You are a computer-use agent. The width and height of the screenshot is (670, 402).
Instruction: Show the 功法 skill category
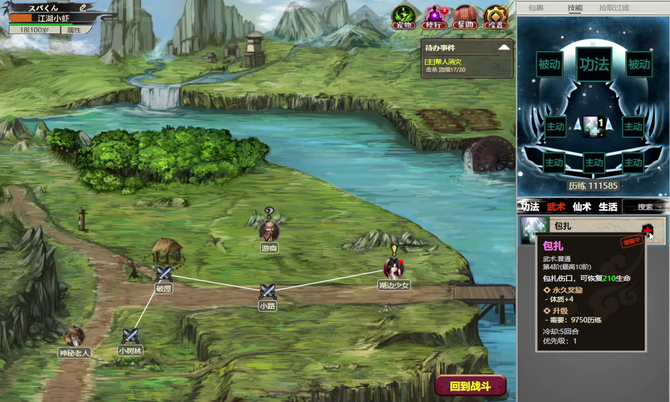(530, 207)
